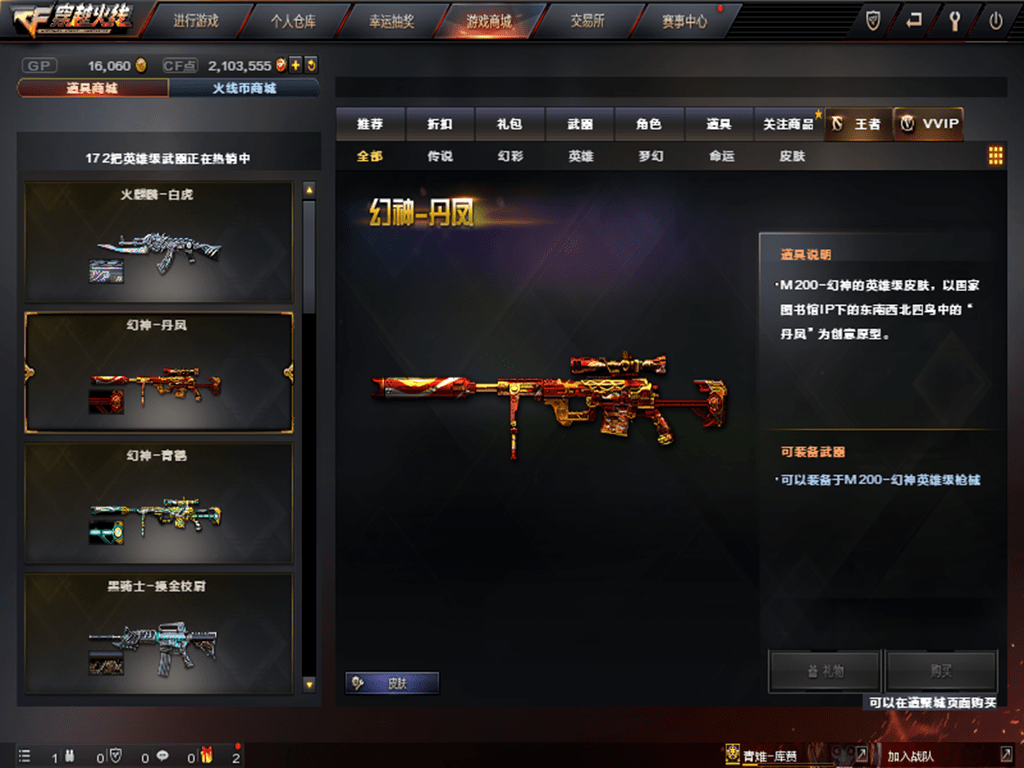Open the 进行游戏 top menu
Screen dimensions: 1024x768
[x=195, y=20]
